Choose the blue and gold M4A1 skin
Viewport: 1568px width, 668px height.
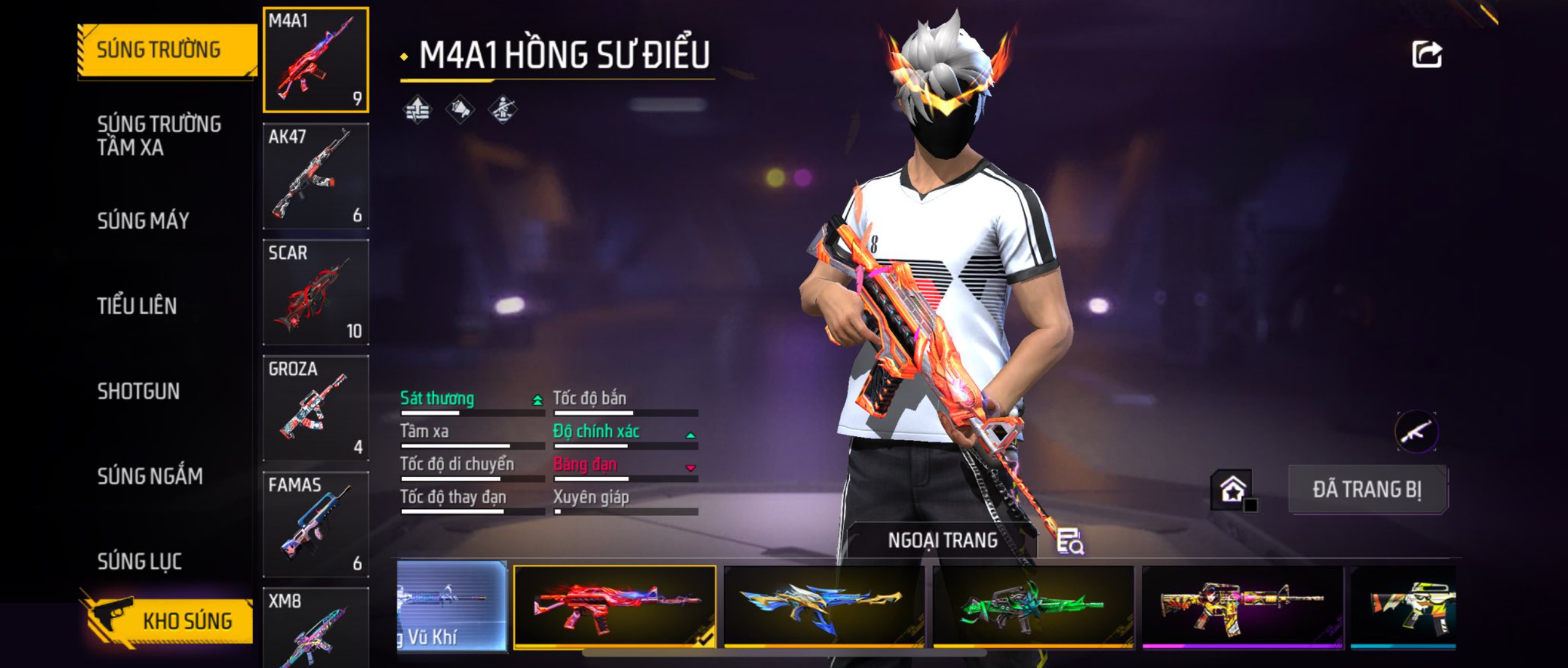click(823, 605)
